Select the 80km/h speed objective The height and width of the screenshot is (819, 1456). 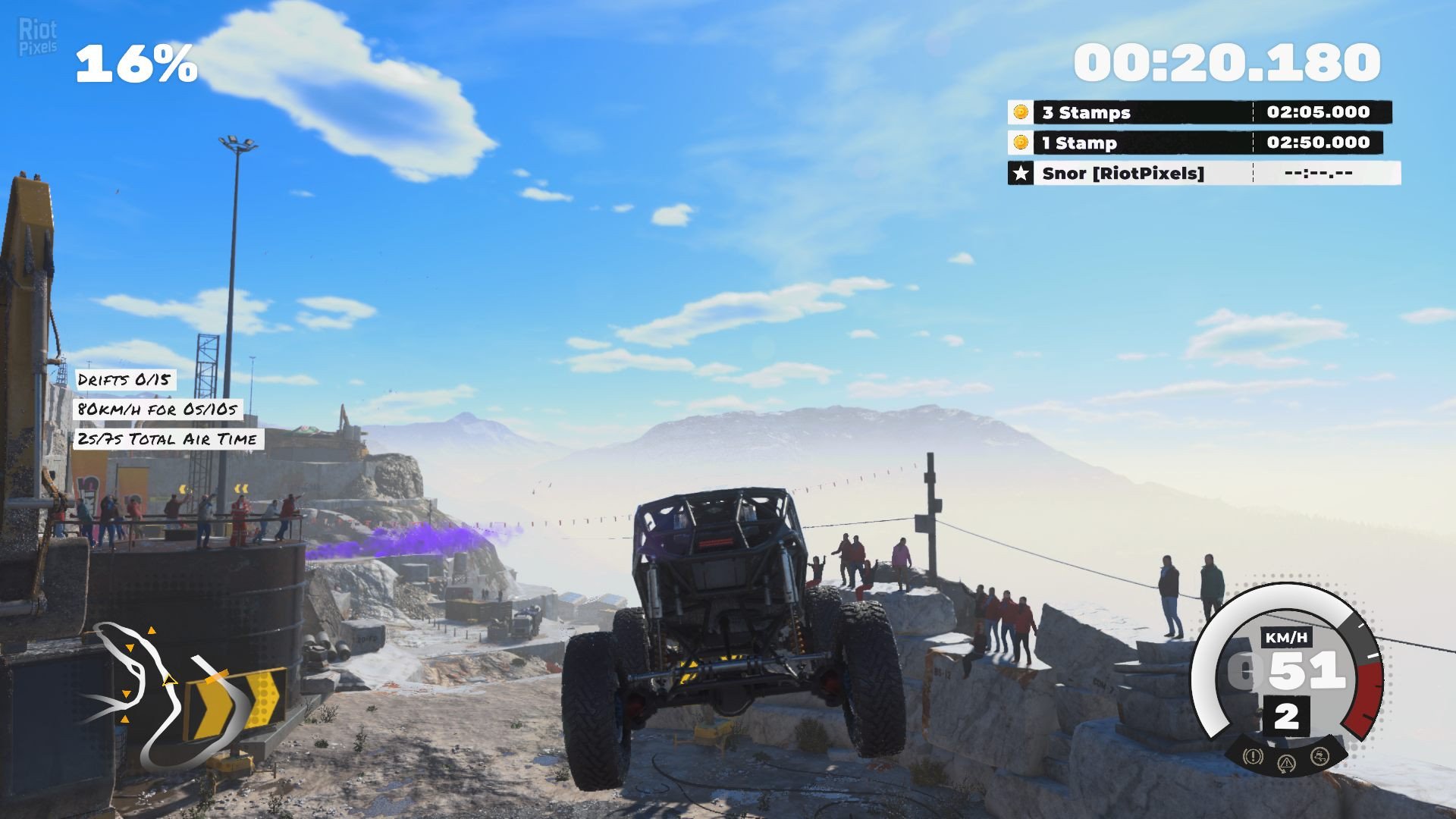[158, 409]
